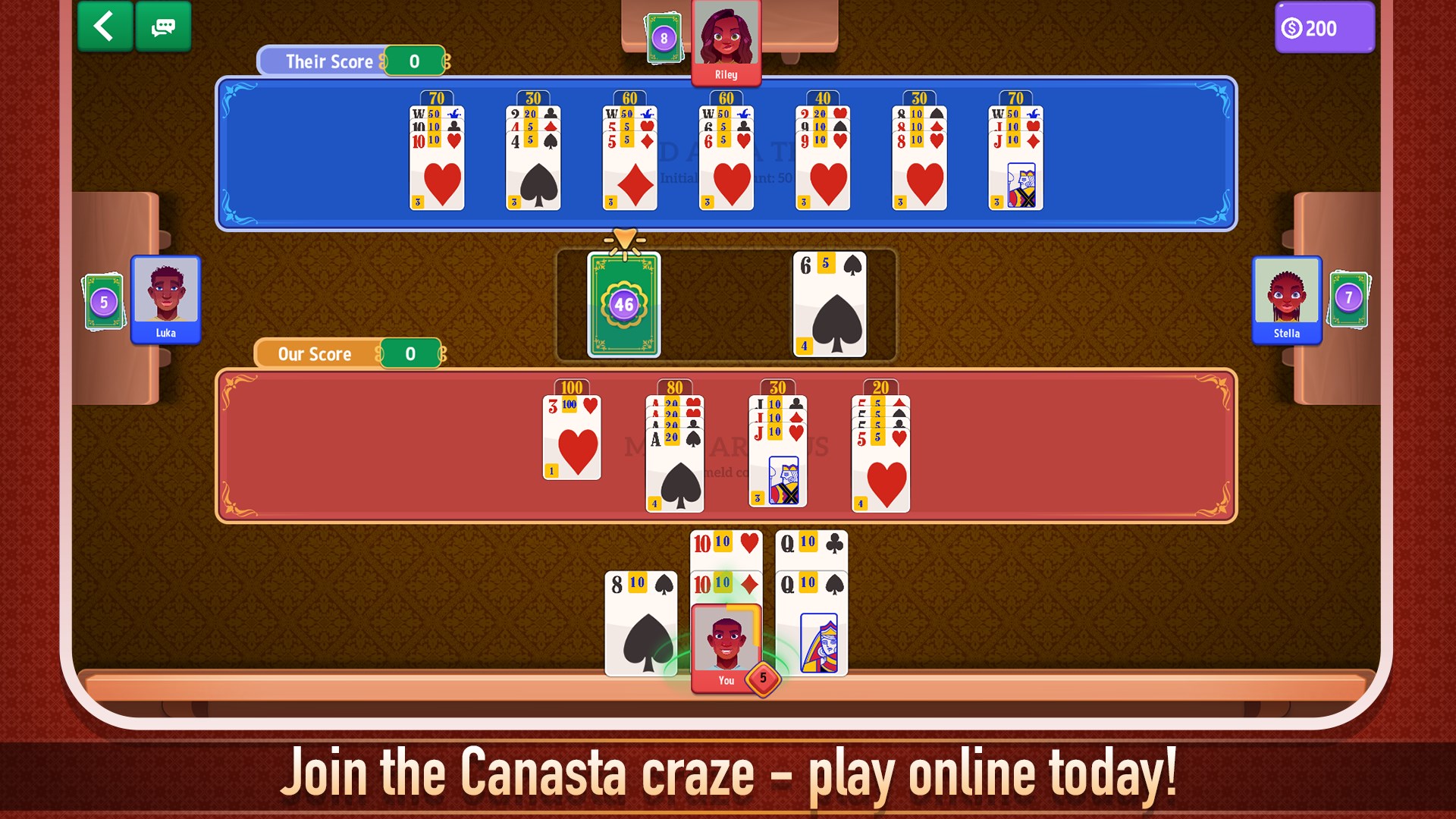Select the Queen of clubs in hand

coord(811,544)
